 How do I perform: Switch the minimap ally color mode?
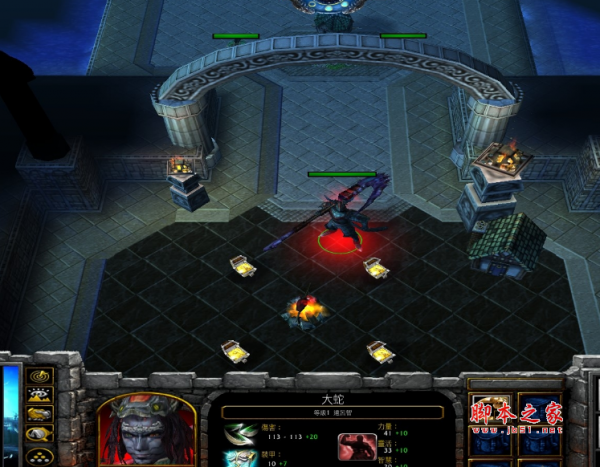tap(40, 415)
